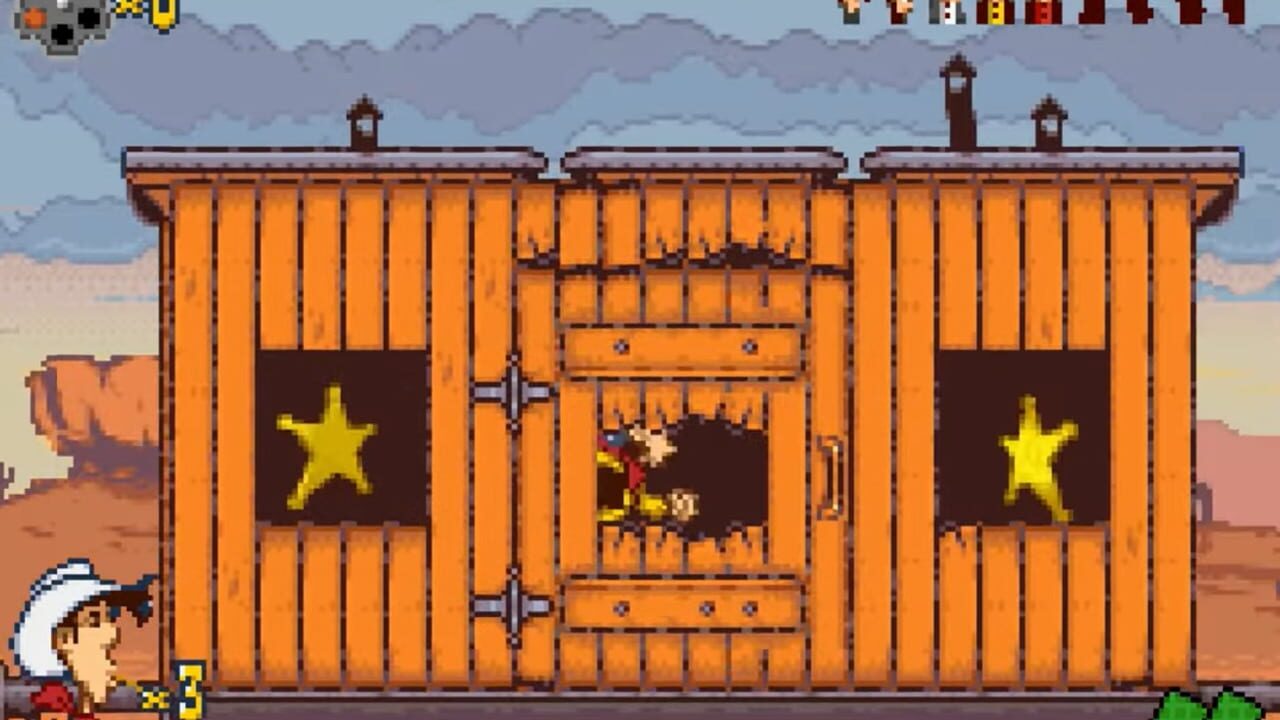This screenshot has height=720, width=1280.
Task: Click the green cactus in the bottom corner
Action: coord(1230,705)
